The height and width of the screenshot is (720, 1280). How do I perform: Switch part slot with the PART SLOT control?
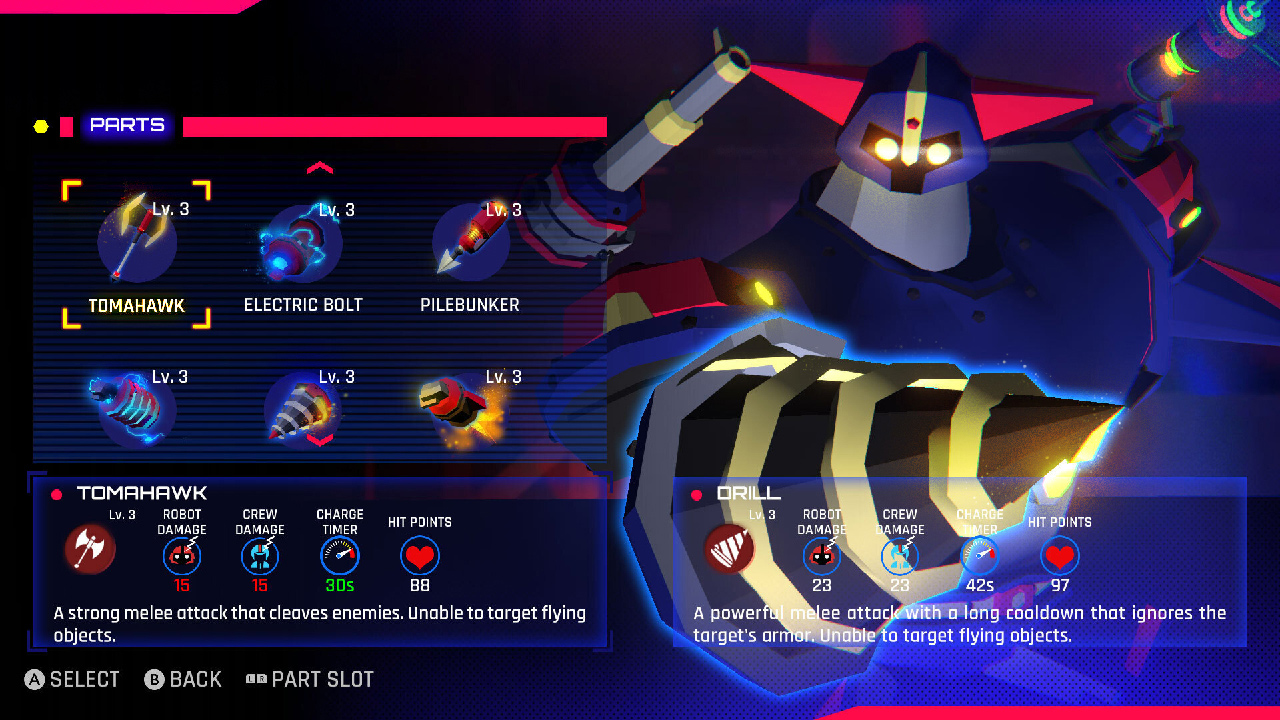[310, 679]
